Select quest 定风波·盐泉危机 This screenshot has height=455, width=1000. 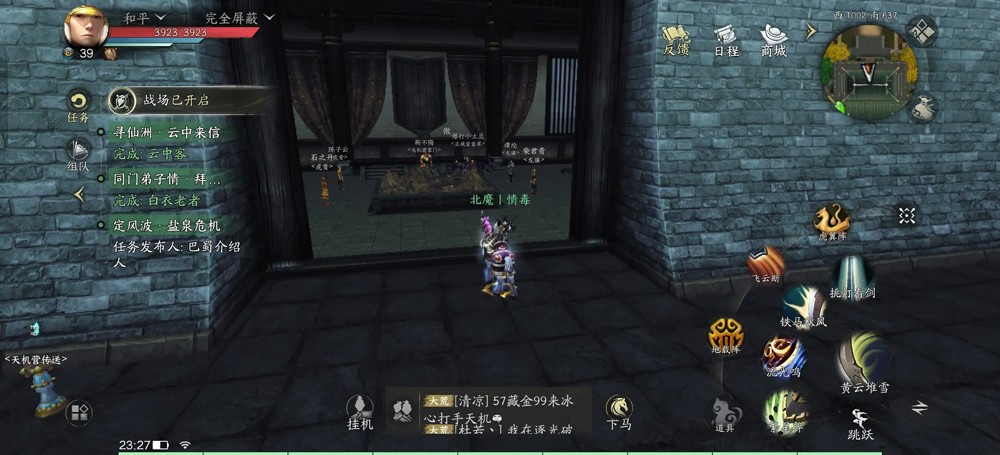click(x=165, y=225)
